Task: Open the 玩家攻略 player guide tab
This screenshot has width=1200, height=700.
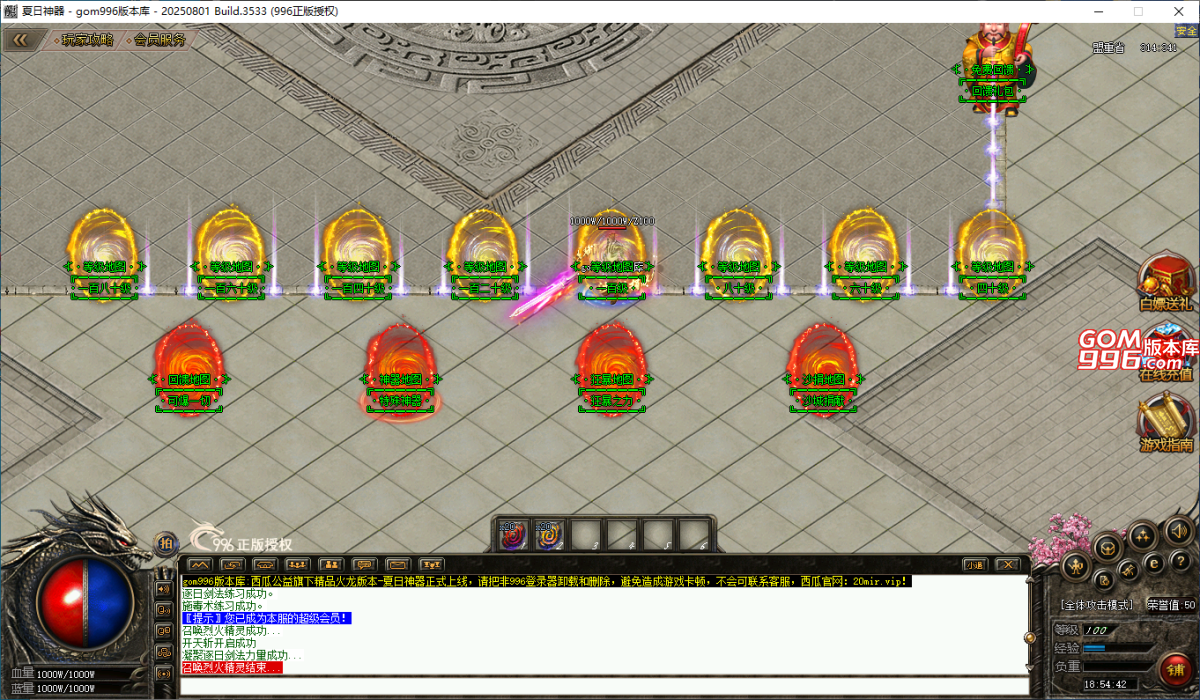Action: tap(87, 41)
